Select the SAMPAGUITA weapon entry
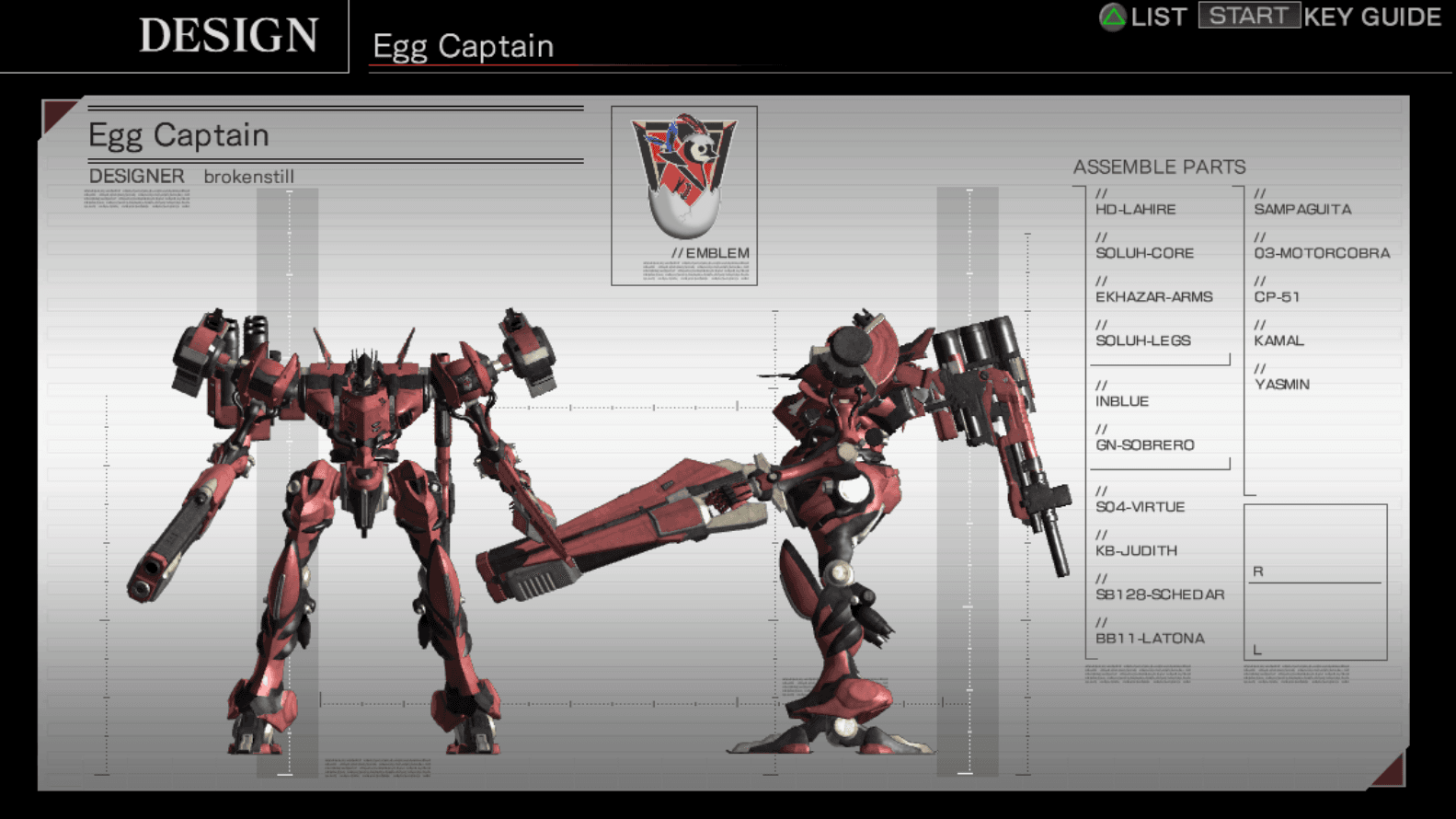Image resolution: width=1456 pixels, height=819 pixels. tap(1302, 209)
